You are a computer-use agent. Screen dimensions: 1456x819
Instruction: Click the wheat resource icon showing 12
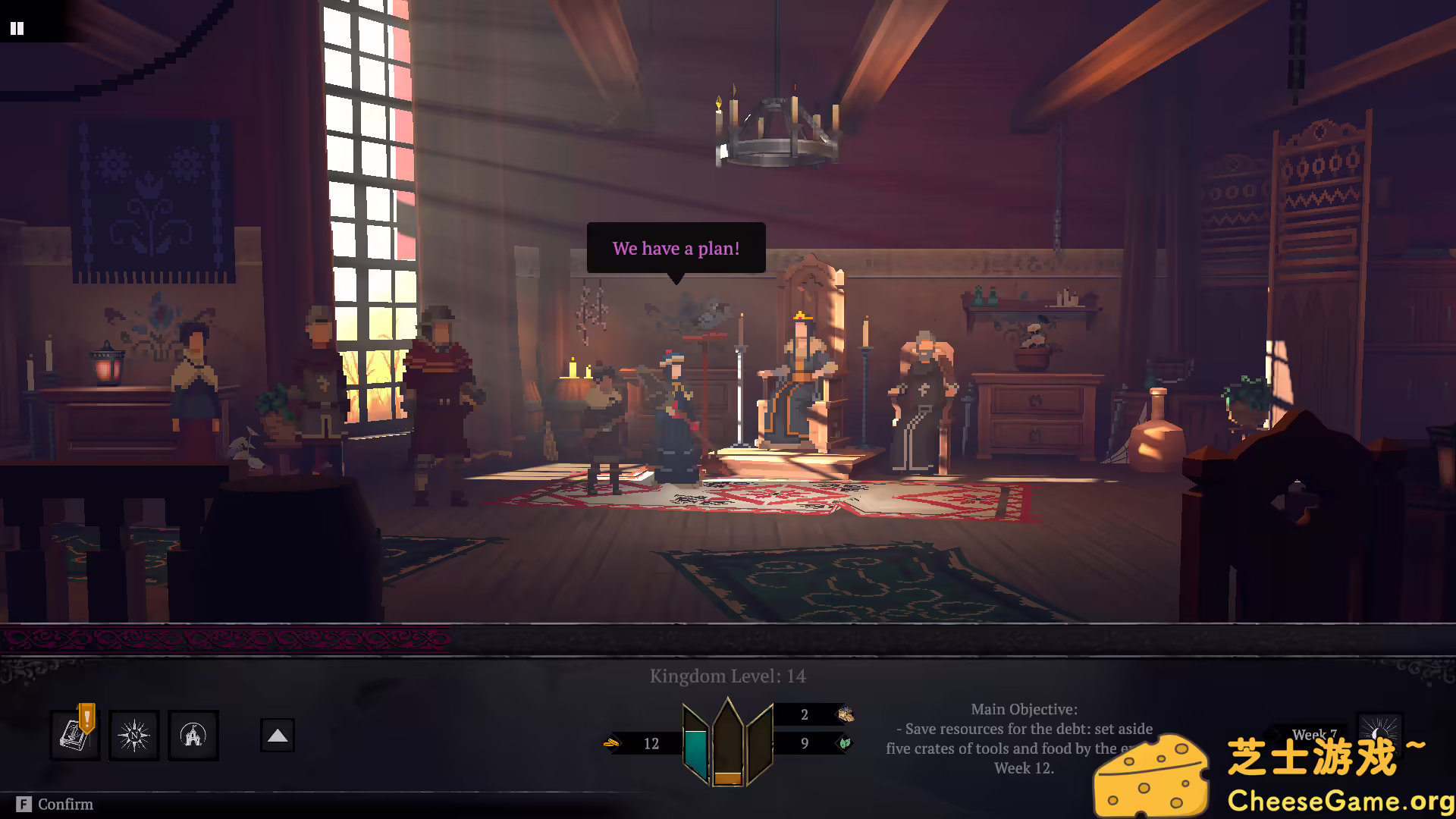(x=612, y=744)
